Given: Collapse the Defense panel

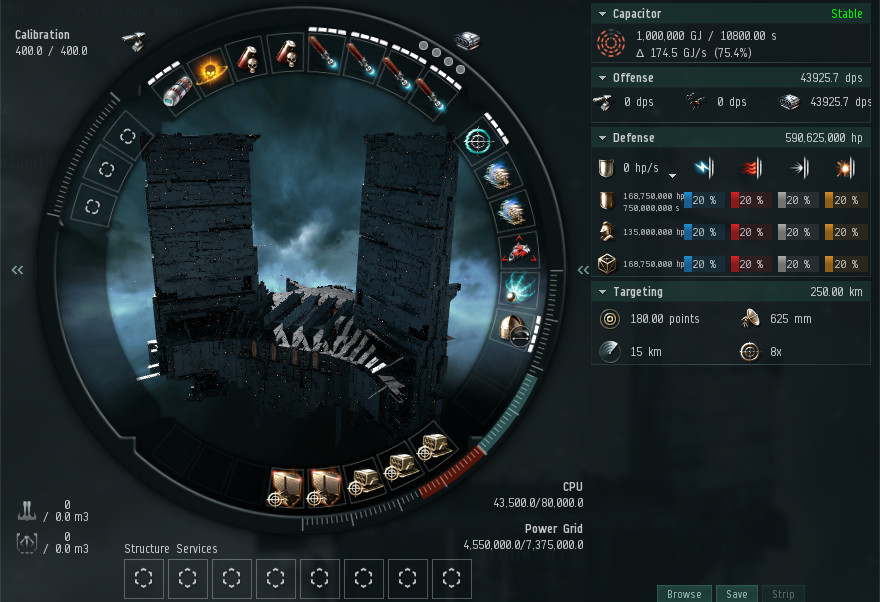Looking at the screenshot, I should 602,138.
